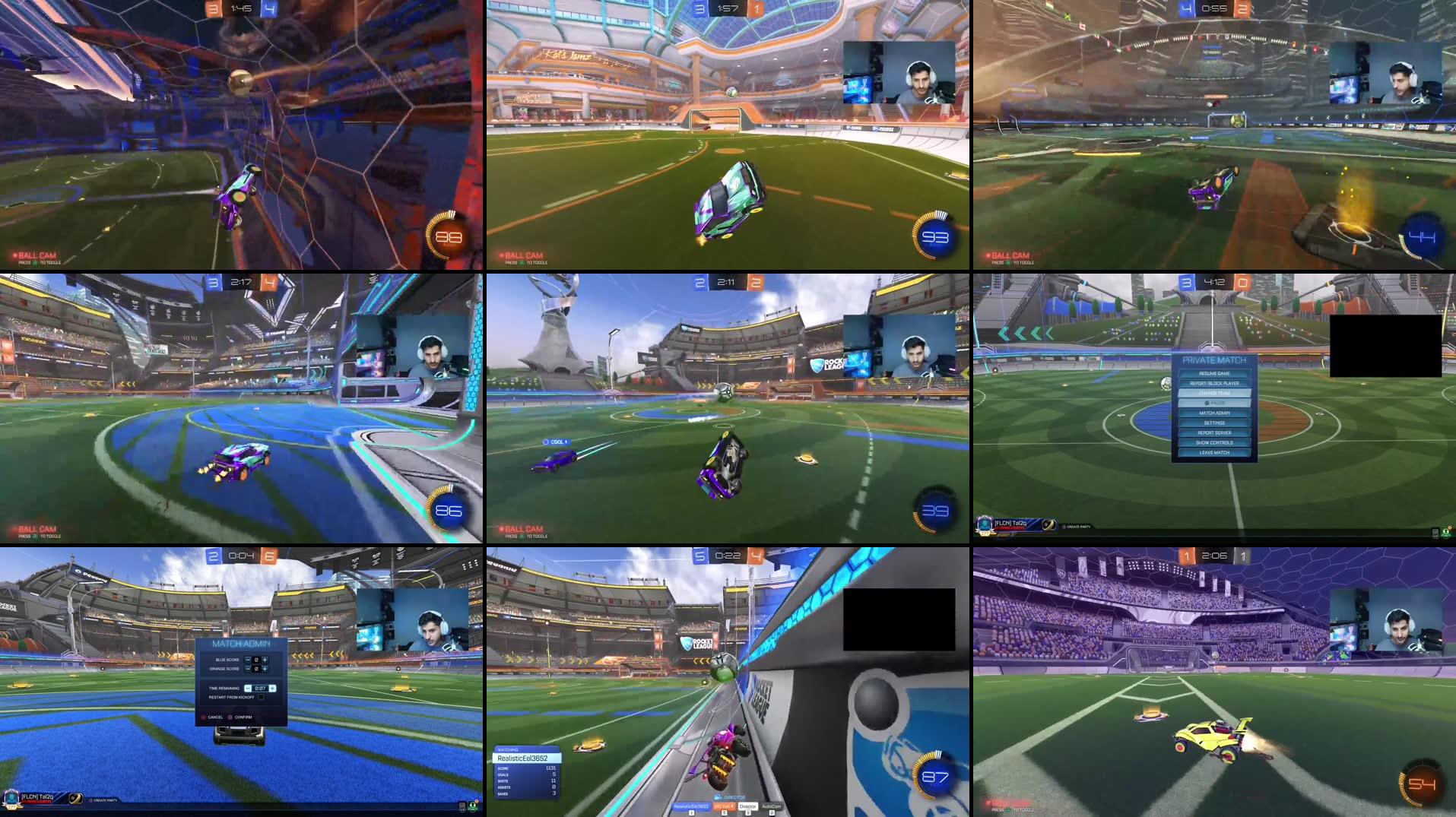Select Resume Game in the Private Match menu
The width and height of the screenshot is (1456, 817).
click(1214, 372)
